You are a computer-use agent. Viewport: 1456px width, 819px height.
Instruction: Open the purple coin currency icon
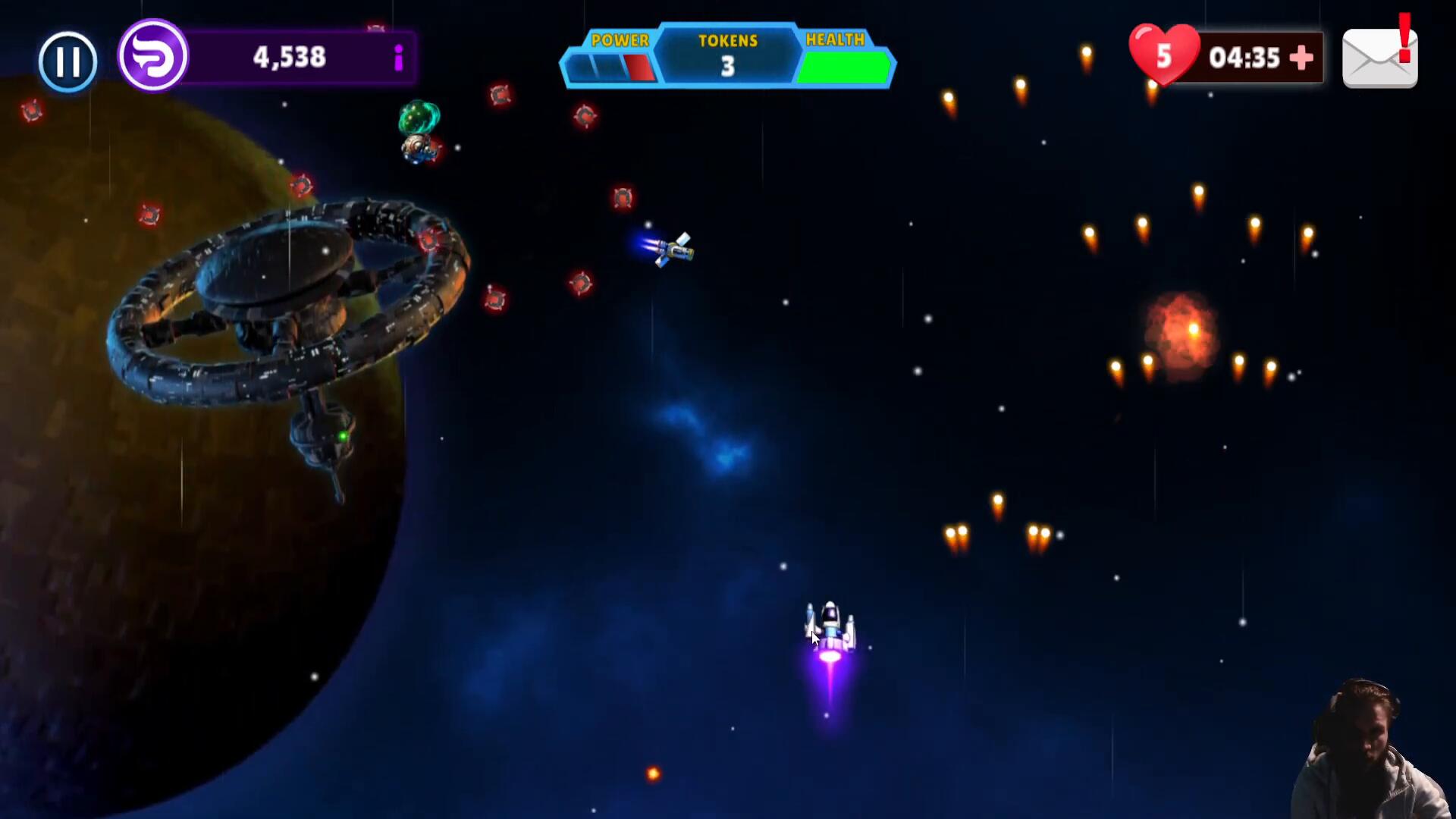(x=153, y=56)
